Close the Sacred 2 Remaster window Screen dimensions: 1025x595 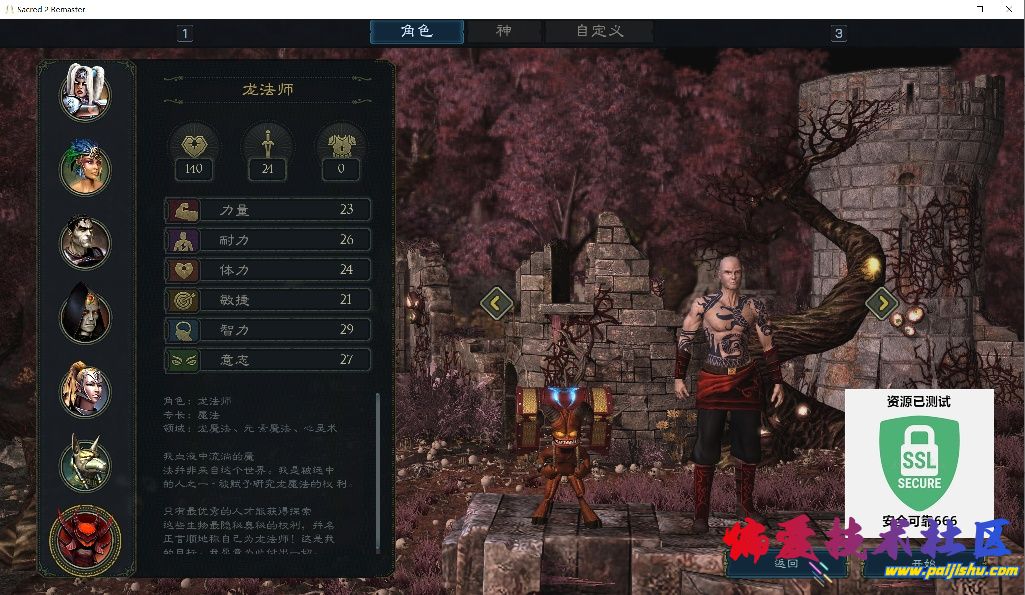pyautogui.click(x=1007, y=9)
